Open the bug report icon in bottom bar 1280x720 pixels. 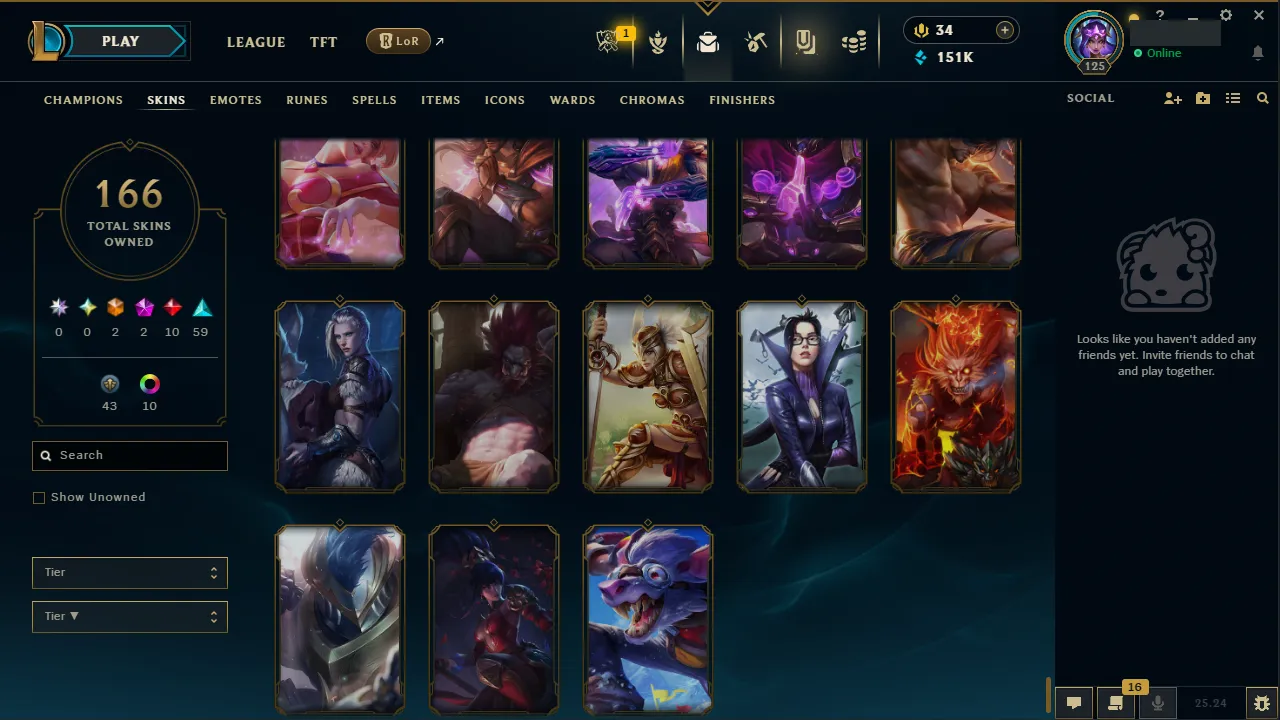point(1262,702)
